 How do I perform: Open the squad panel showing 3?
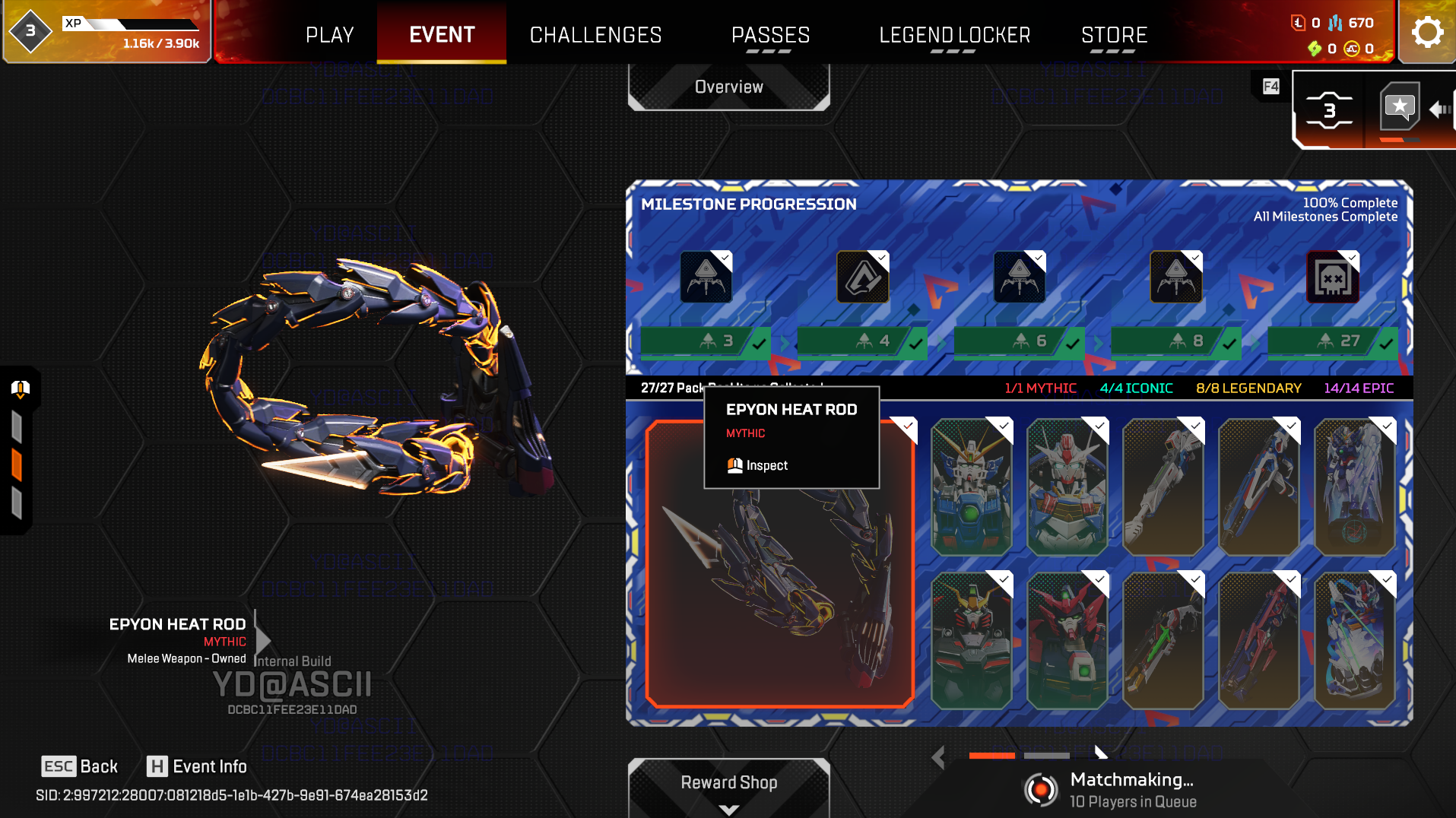[x=1329, y=111]
